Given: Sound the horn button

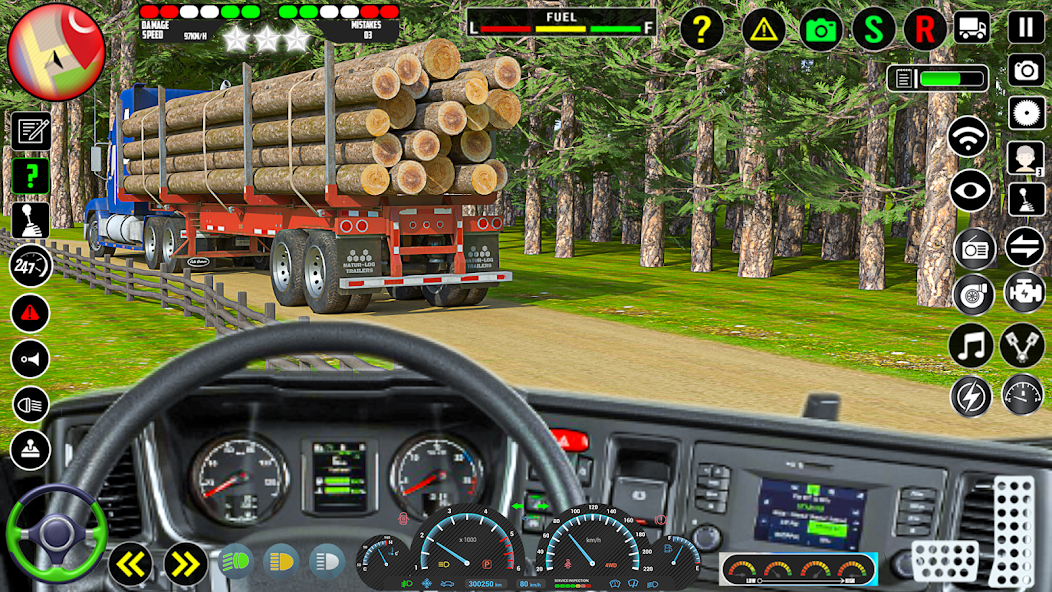Looking at the screenshot, I should pos(30,359).
